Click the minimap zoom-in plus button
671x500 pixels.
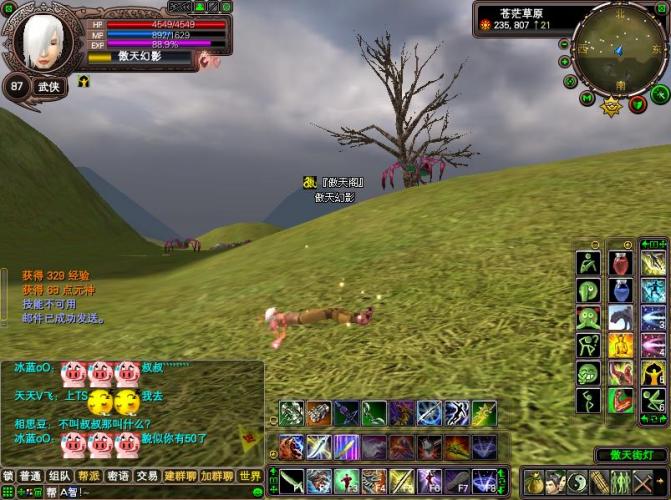point(566,62)
